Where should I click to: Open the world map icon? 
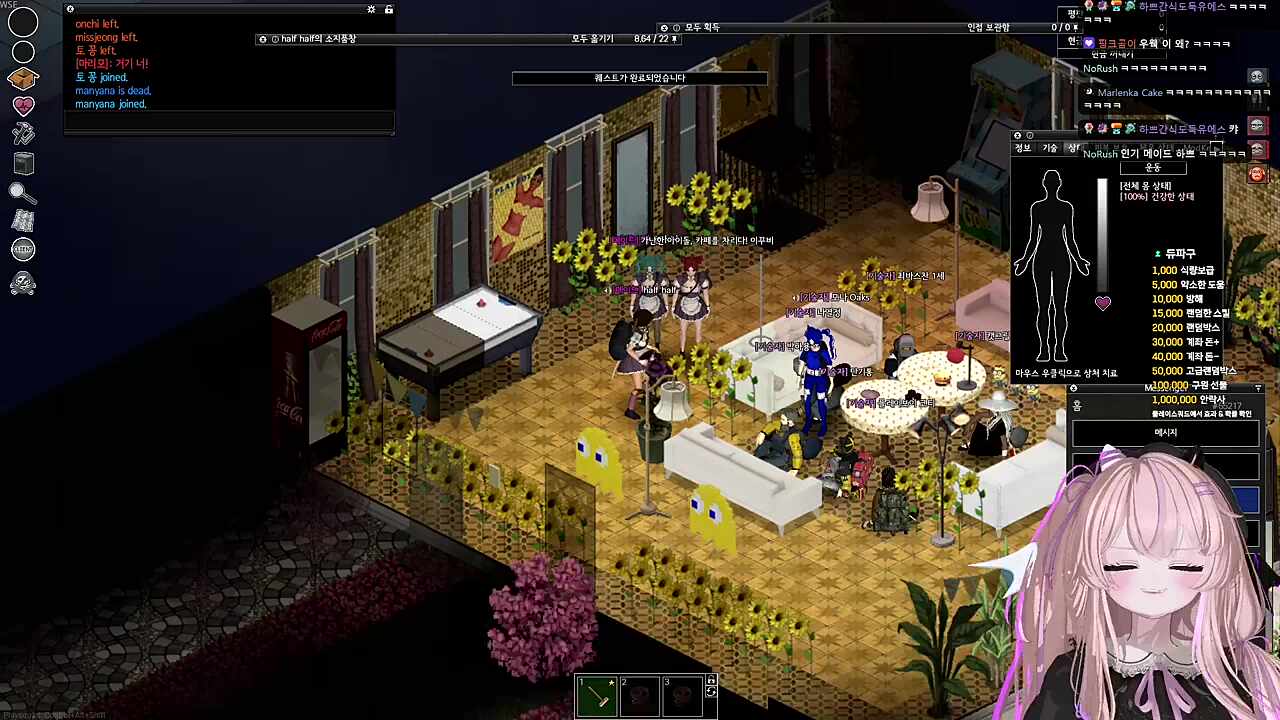(x=23, y=221)
